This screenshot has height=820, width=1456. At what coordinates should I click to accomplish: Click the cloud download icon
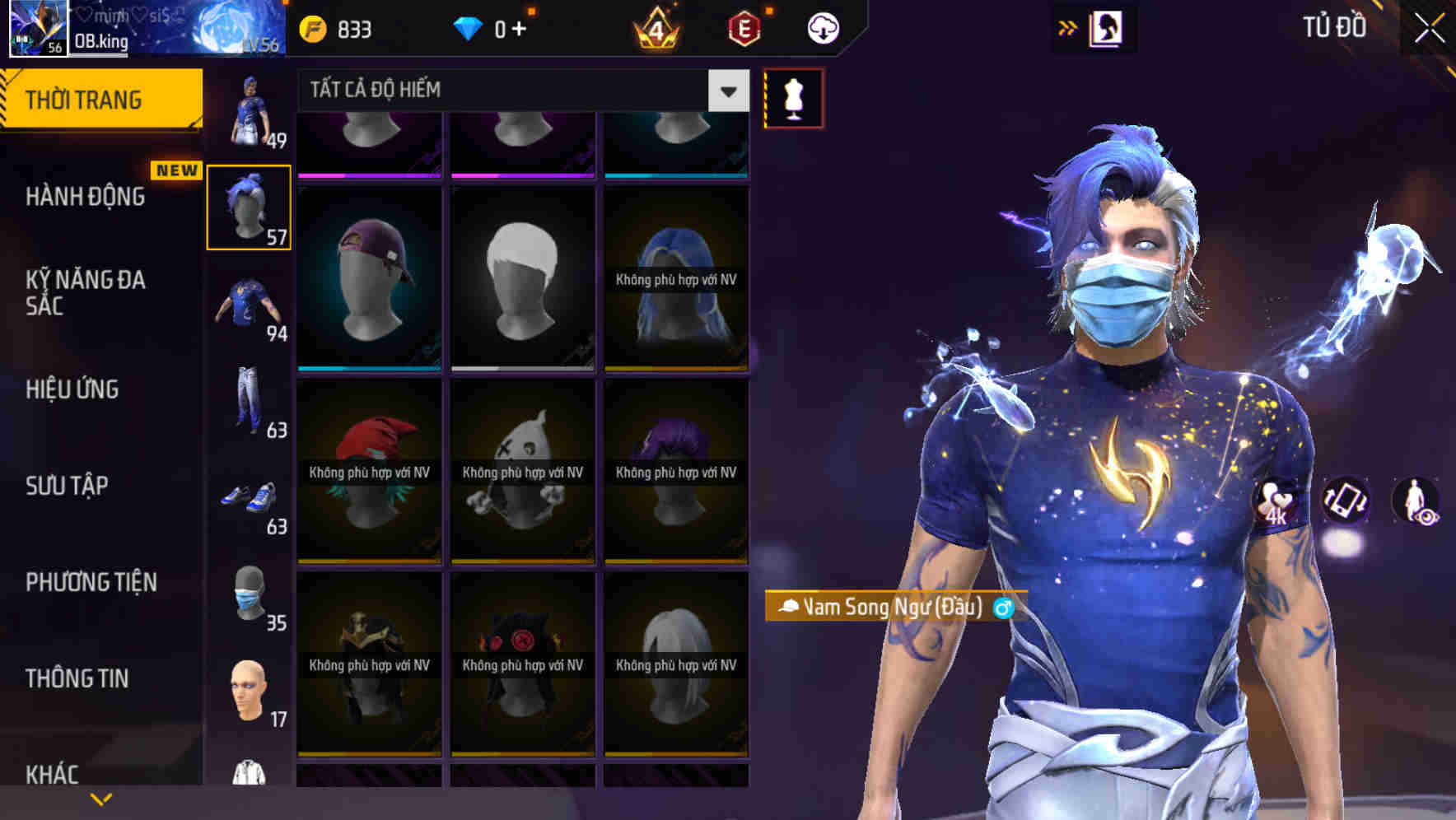pos(822,27)
